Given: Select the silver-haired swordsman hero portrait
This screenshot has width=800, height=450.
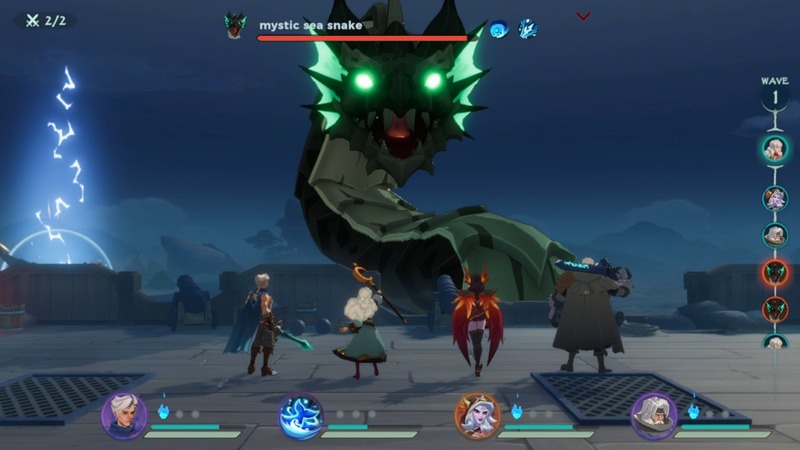Looking at the screenshot, I should point(124,415).
